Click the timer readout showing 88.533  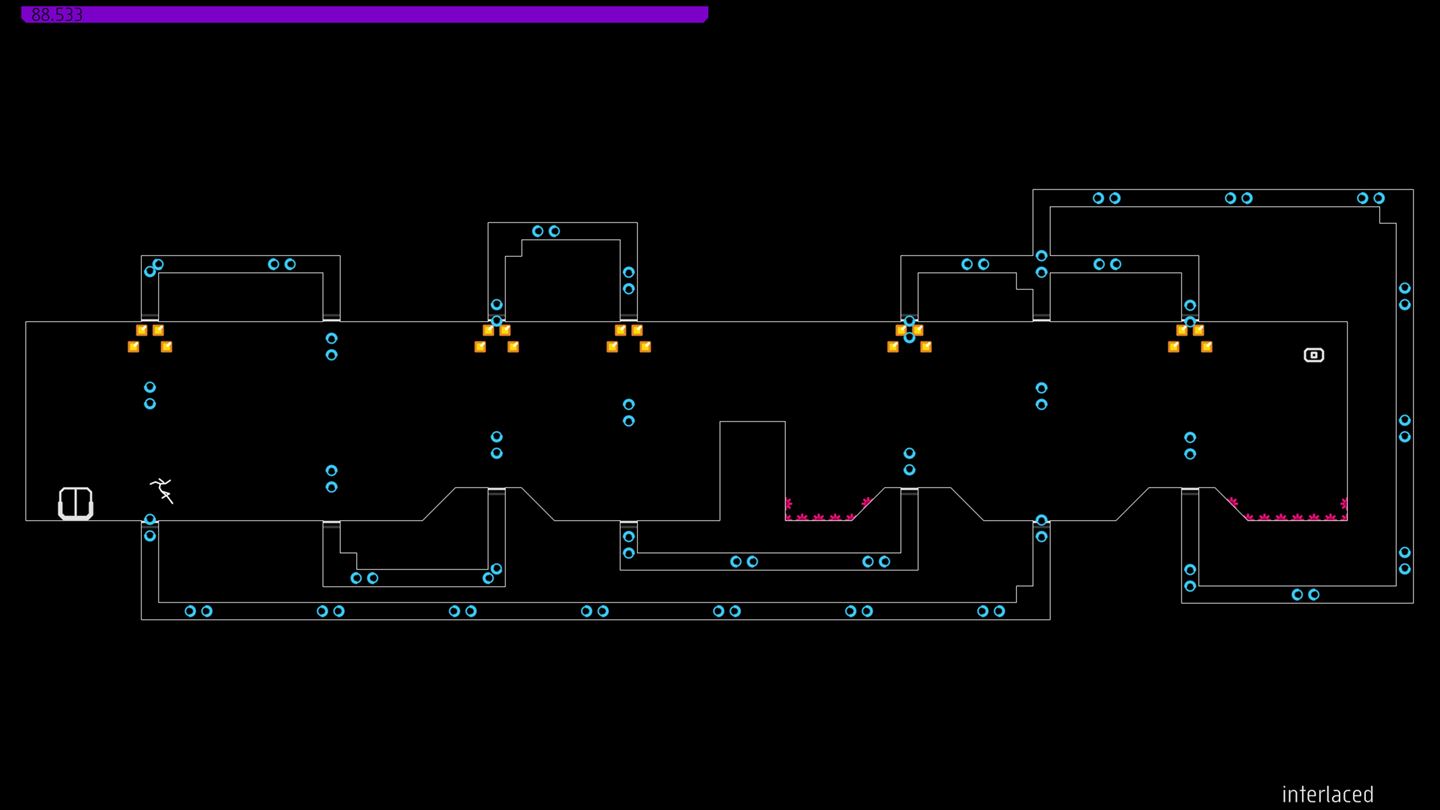(x=55, y=14)
